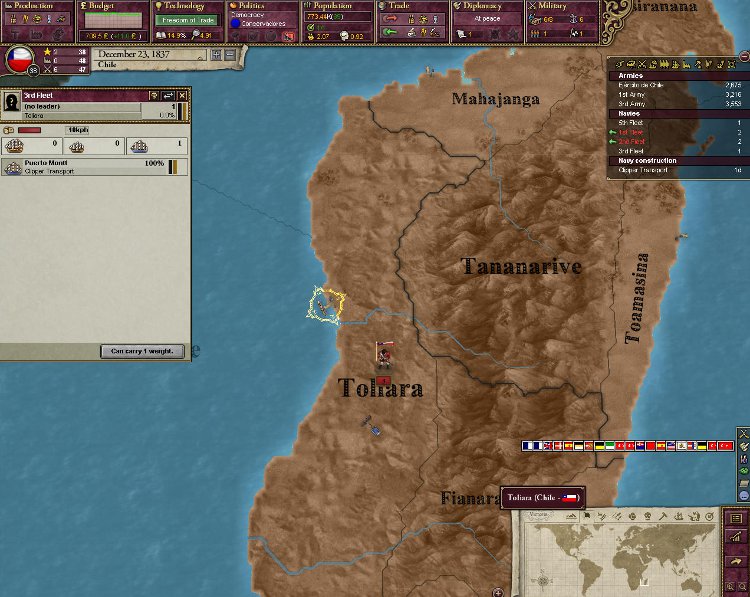Open the Politics screen

pos(263,6)
